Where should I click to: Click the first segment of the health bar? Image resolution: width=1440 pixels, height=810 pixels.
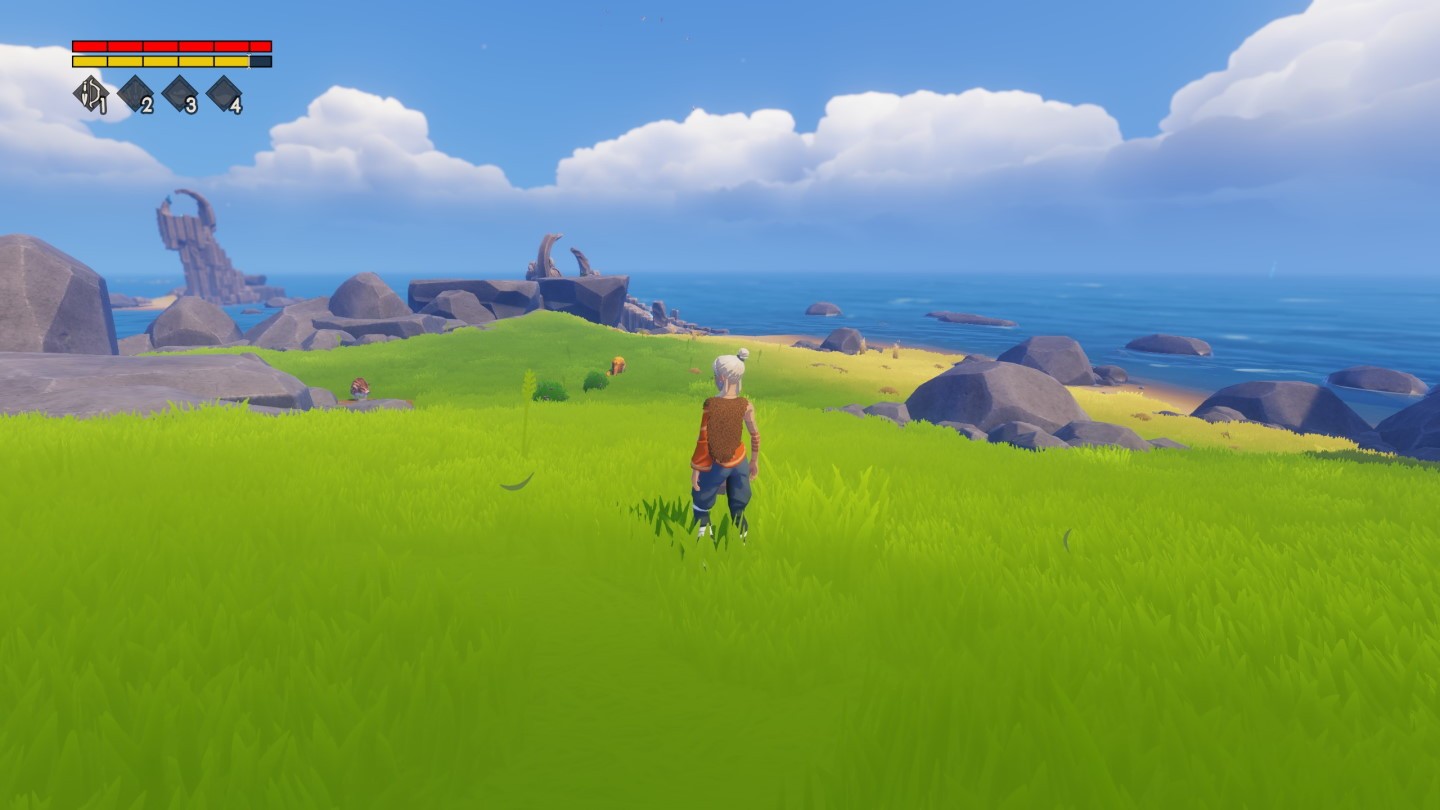[x=90, y=45]
